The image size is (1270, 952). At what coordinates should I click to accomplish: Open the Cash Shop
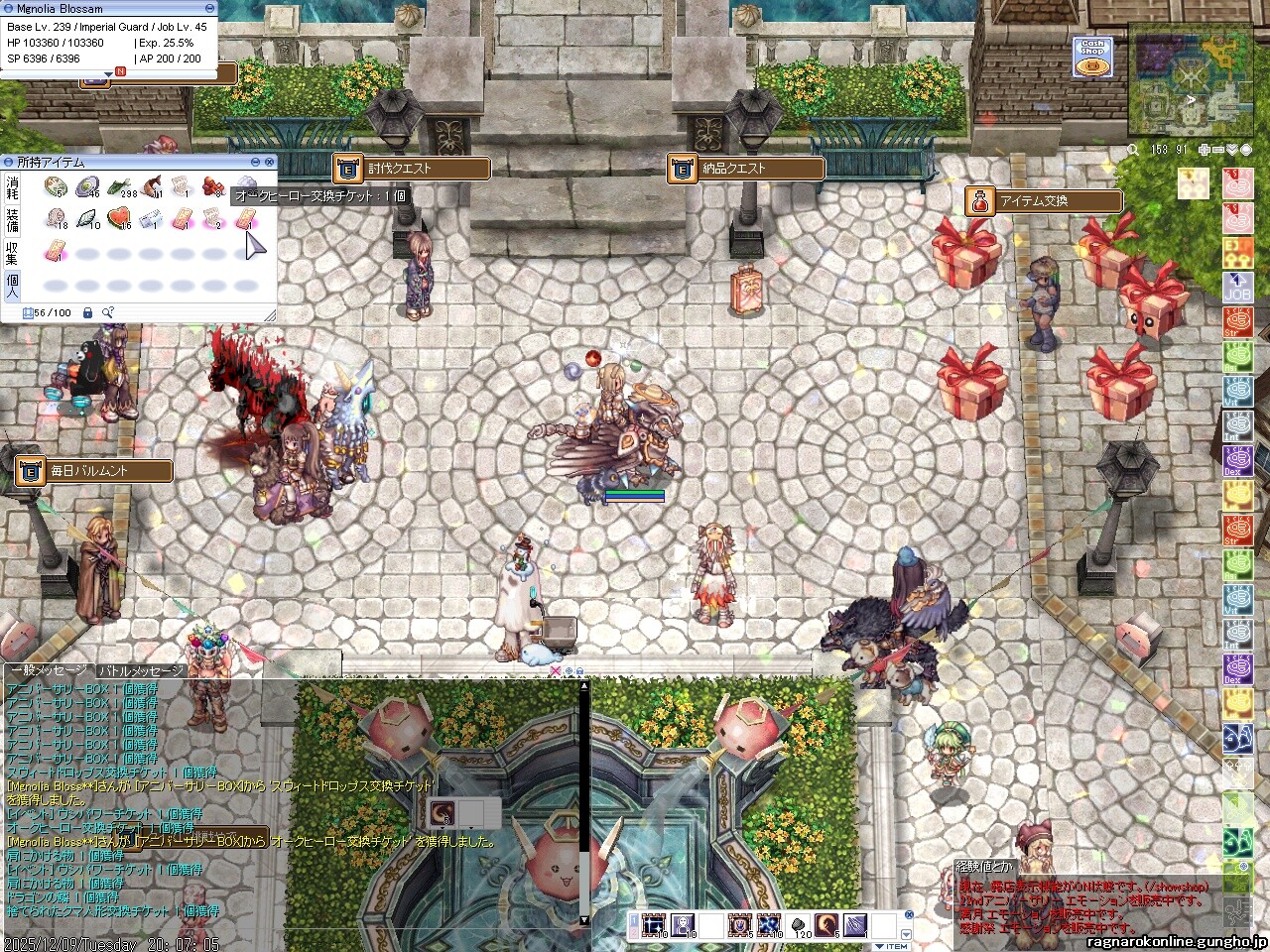pos(1092,58)
